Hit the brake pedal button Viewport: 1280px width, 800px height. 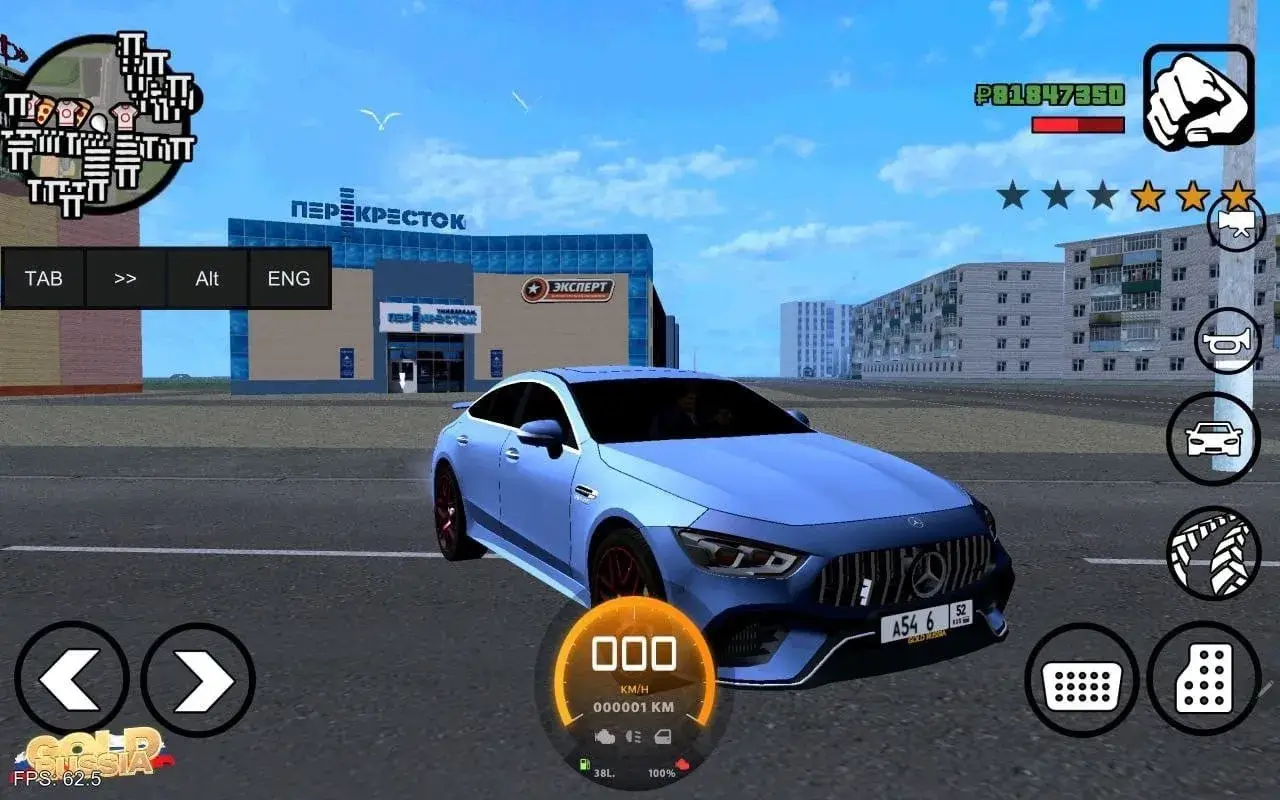pos(1081,681)
